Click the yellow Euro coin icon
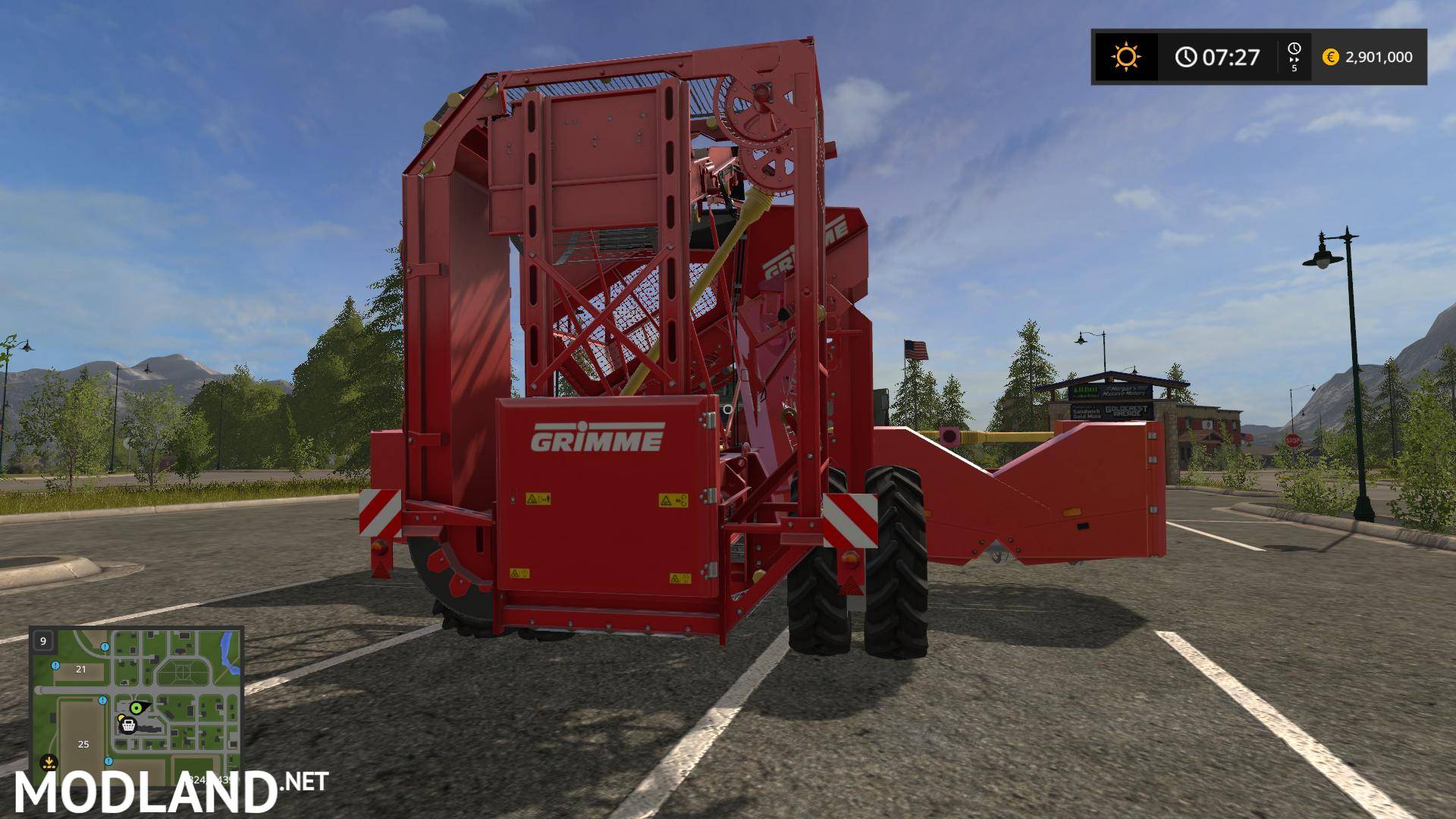The width and height of the screenshot is (1456, 819). [1332, 58]
